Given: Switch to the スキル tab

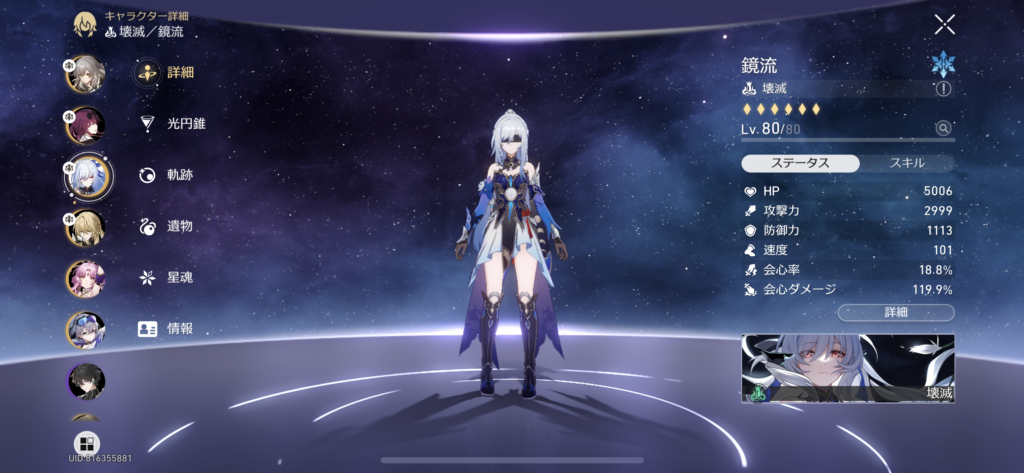Looking at the screenshot, I should (907, 163).
